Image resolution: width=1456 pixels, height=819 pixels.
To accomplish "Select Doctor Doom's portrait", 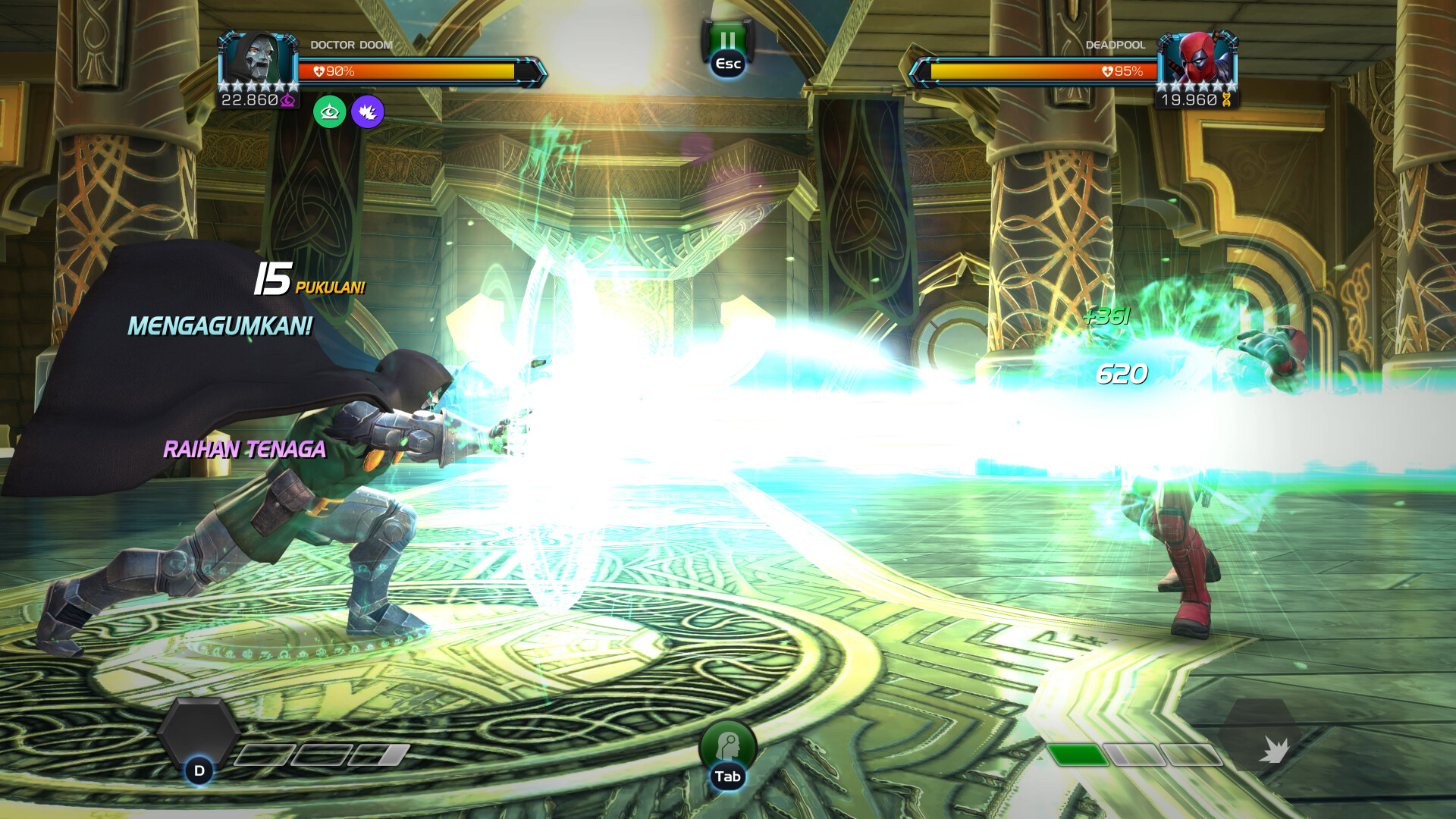I will pos(259,59).
